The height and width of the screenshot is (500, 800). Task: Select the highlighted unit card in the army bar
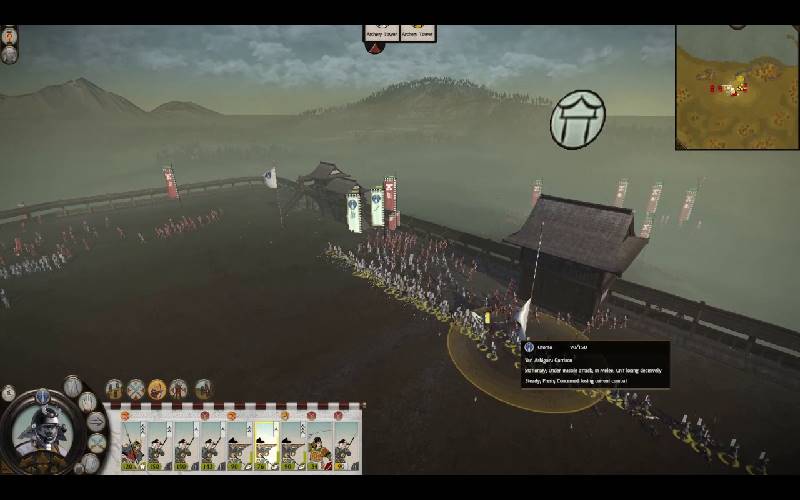pyautogui.click(x=265, y=445)
